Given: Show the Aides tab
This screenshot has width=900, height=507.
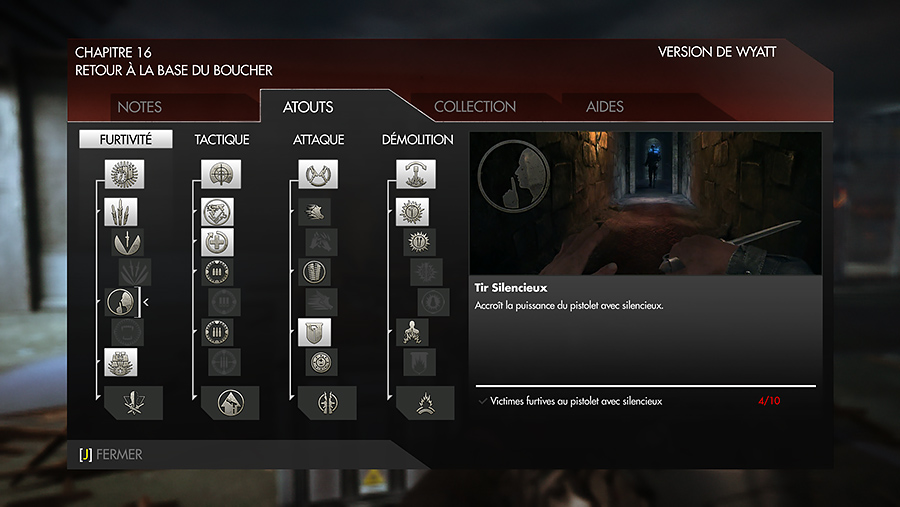Looking at the screenshot, I should pyautogui.click(x=605, y=107).
